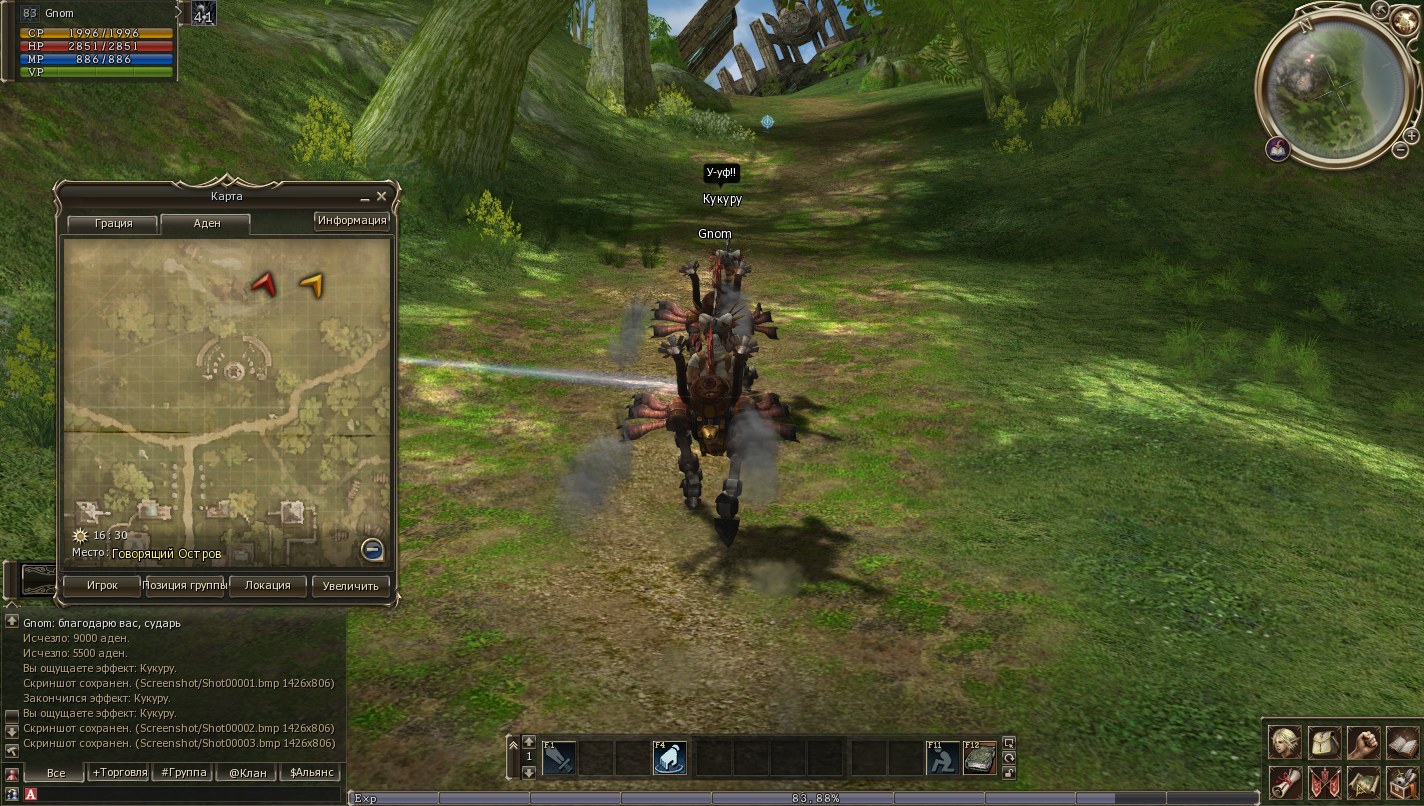The height and width of the screenshot is (806, 1424).
Task: Open the purple book icon beside the minimap
Action: 1277,149
